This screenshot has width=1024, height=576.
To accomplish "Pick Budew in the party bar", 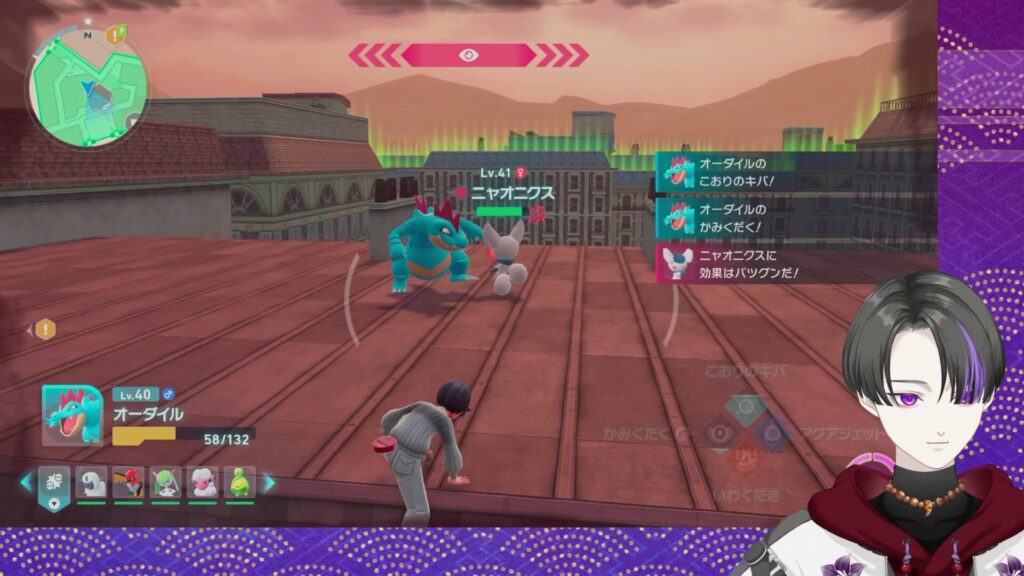I will [x=239, y=482].
